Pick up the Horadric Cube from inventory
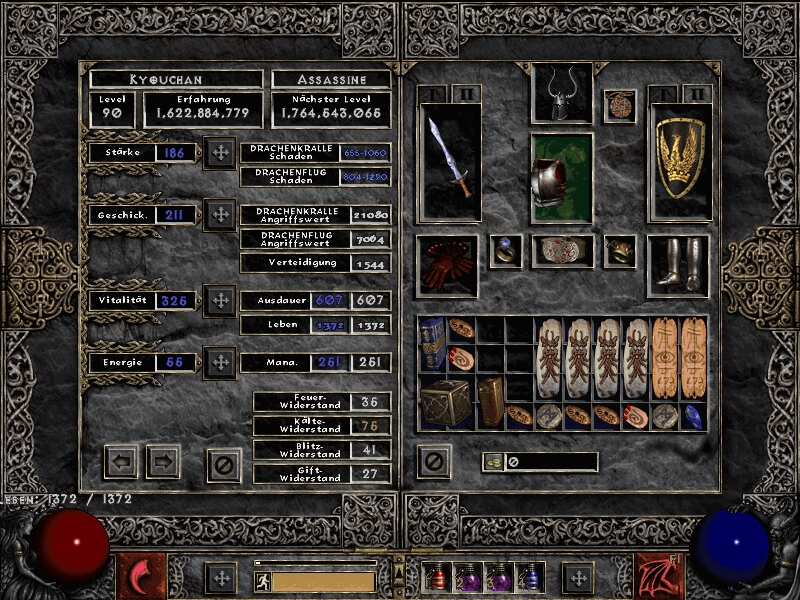 [x=446, y=401]
